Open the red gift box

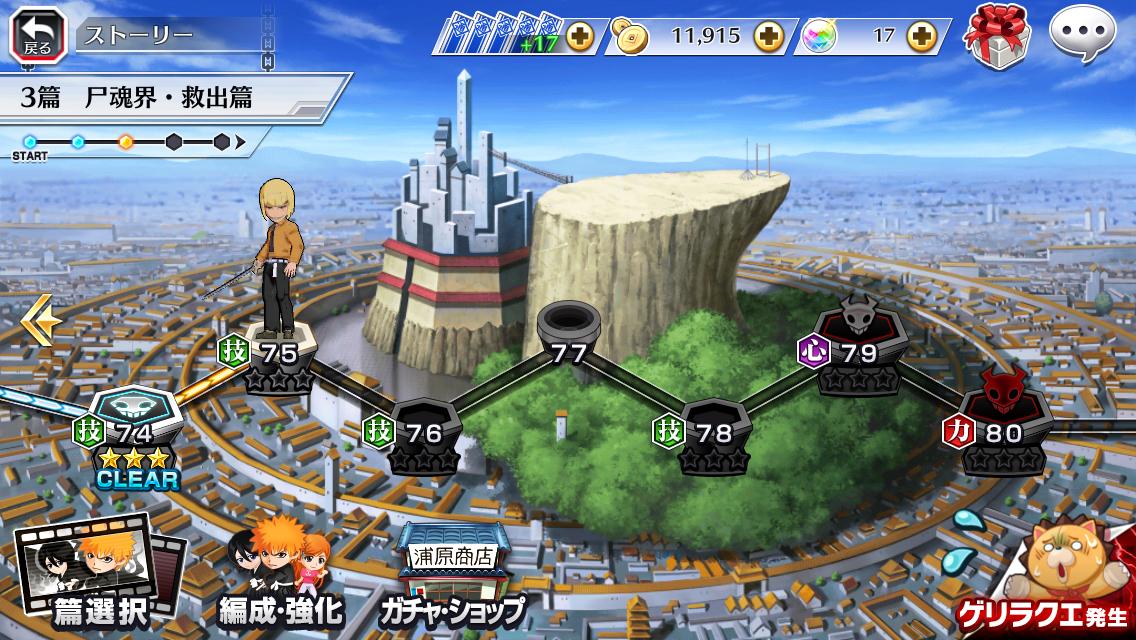[996, 35]
